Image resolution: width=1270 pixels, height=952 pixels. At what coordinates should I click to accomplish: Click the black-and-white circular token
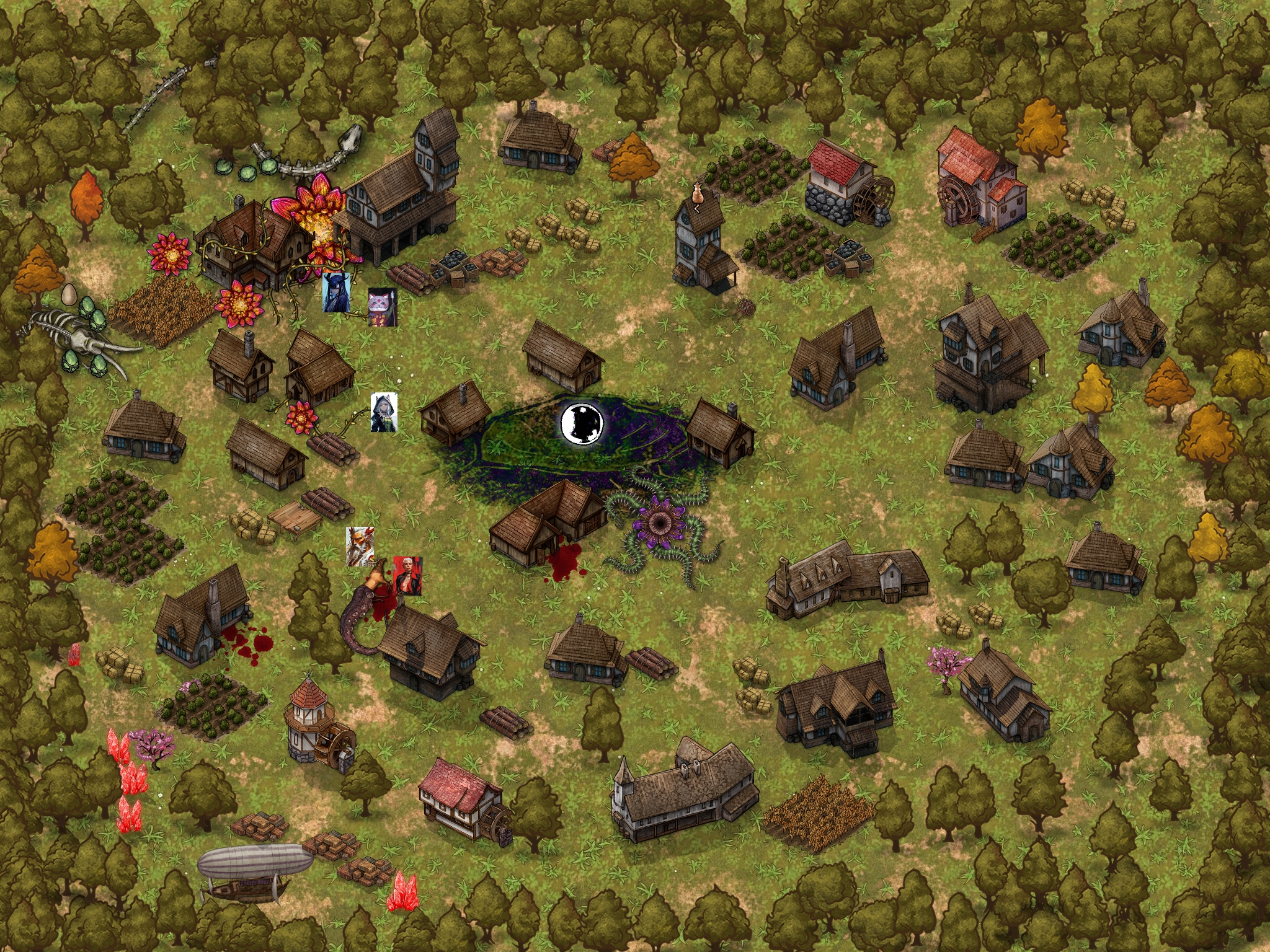point(582,423)
